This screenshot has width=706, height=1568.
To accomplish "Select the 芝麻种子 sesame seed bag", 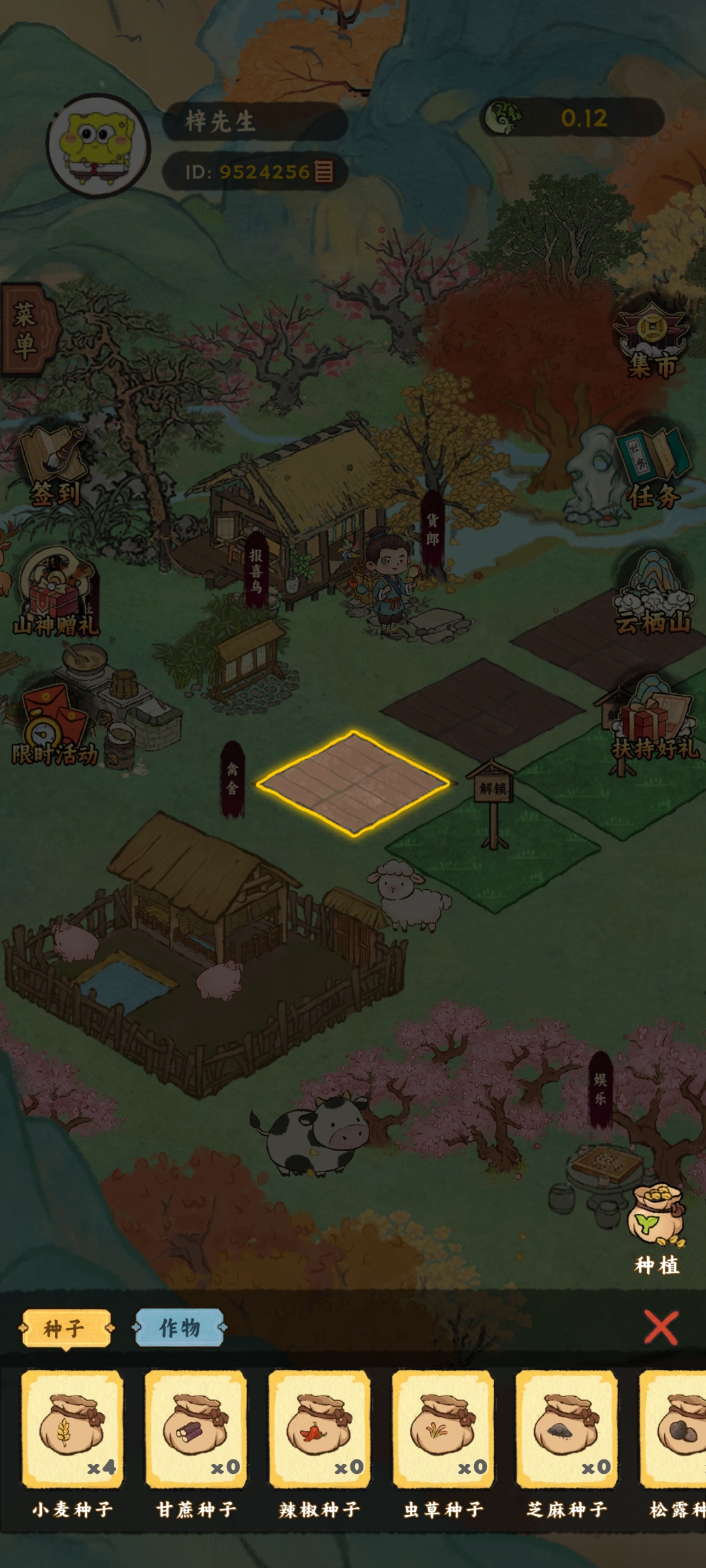I will (566, 1429).
